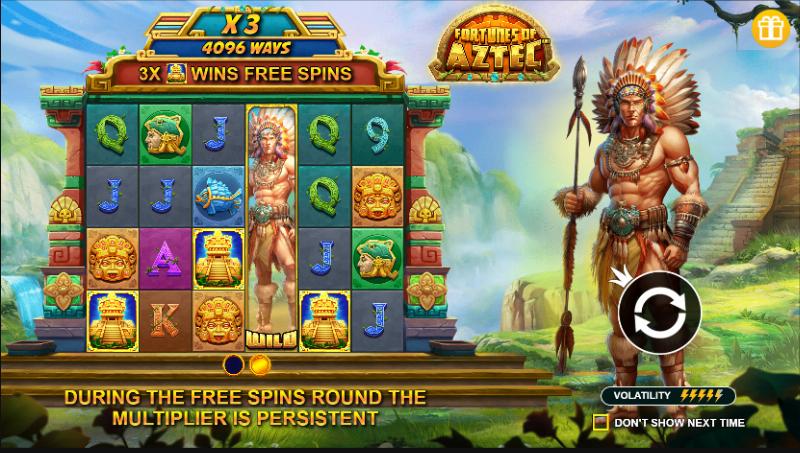
Task: Switch to the dark blue page dot
Action: [234, 364]
